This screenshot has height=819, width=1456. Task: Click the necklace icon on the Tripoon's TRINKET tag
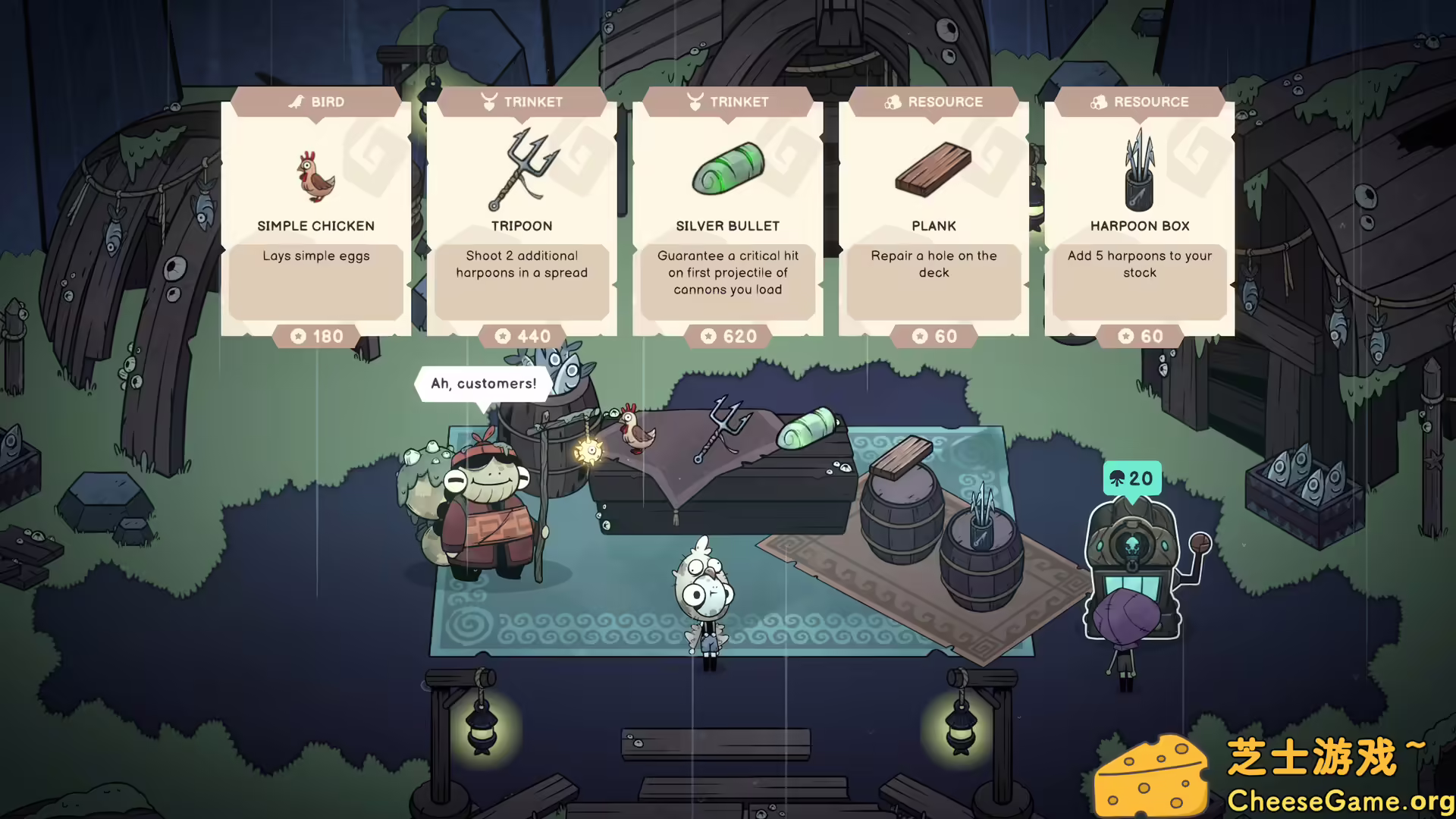pos(490,101)
